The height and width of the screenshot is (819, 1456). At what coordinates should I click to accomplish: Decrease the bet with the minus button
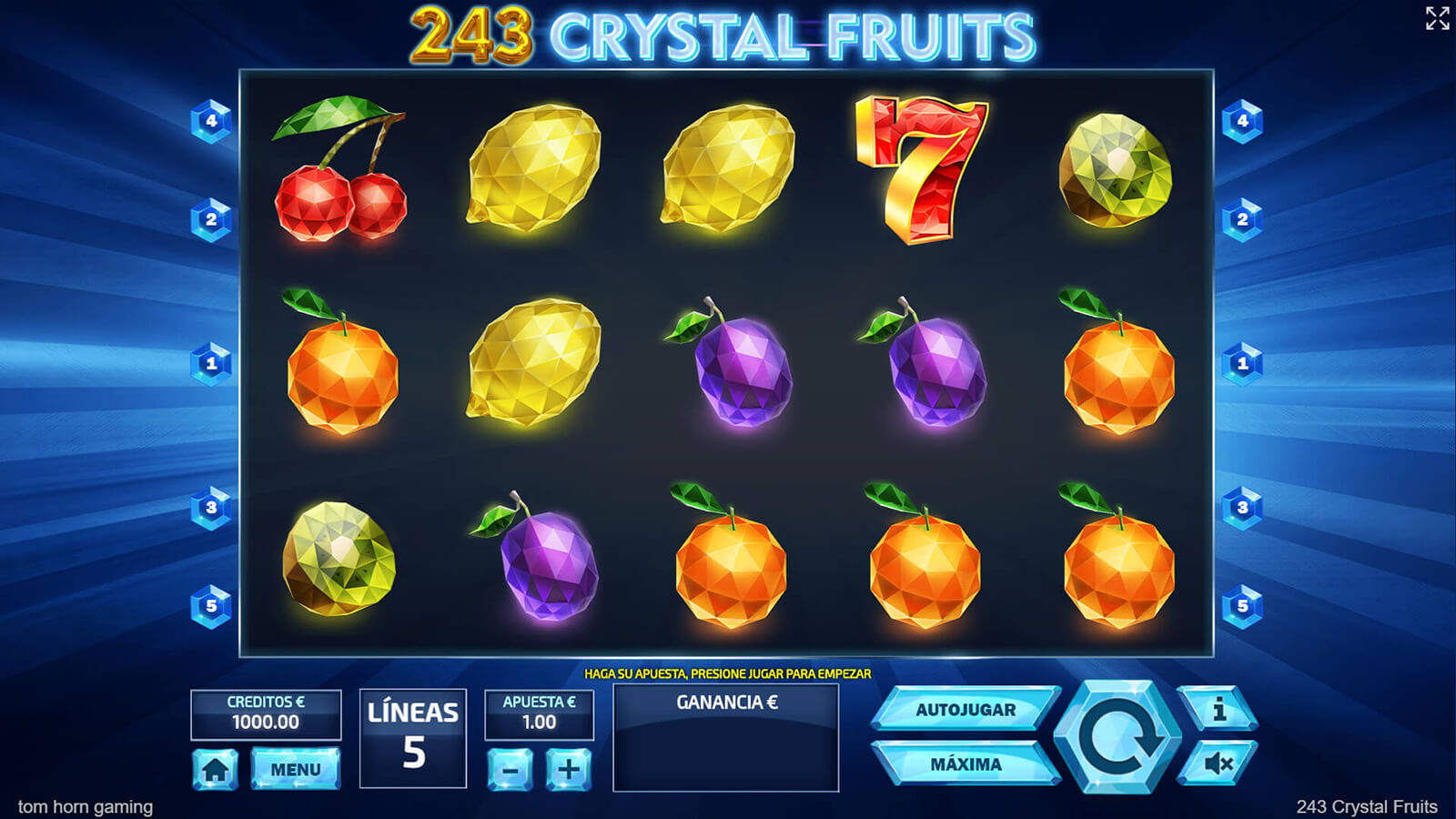pyautogui.click(x=510, y=770)
